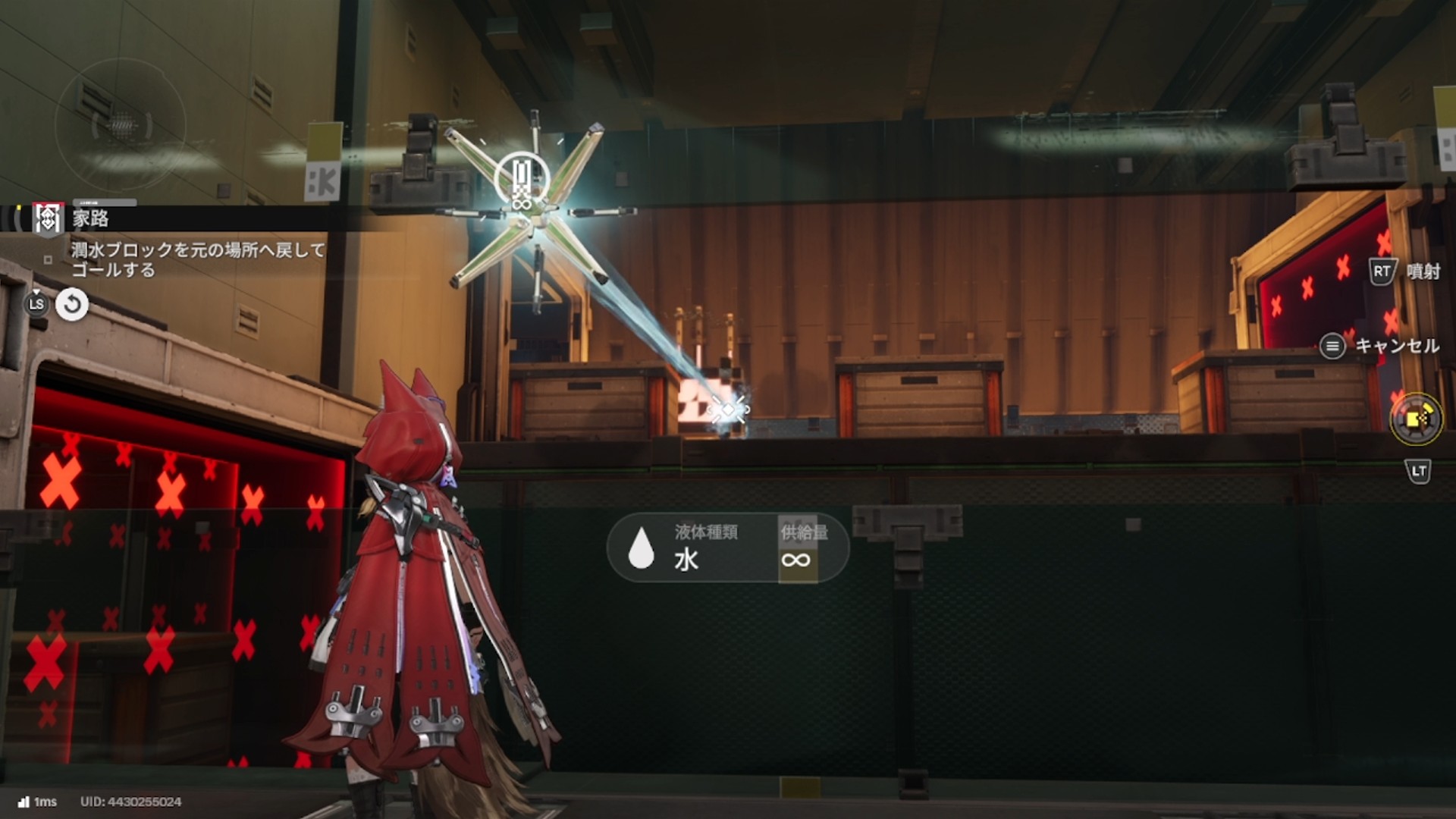
Task: Click the faint circular minimap
Action: 121,124
